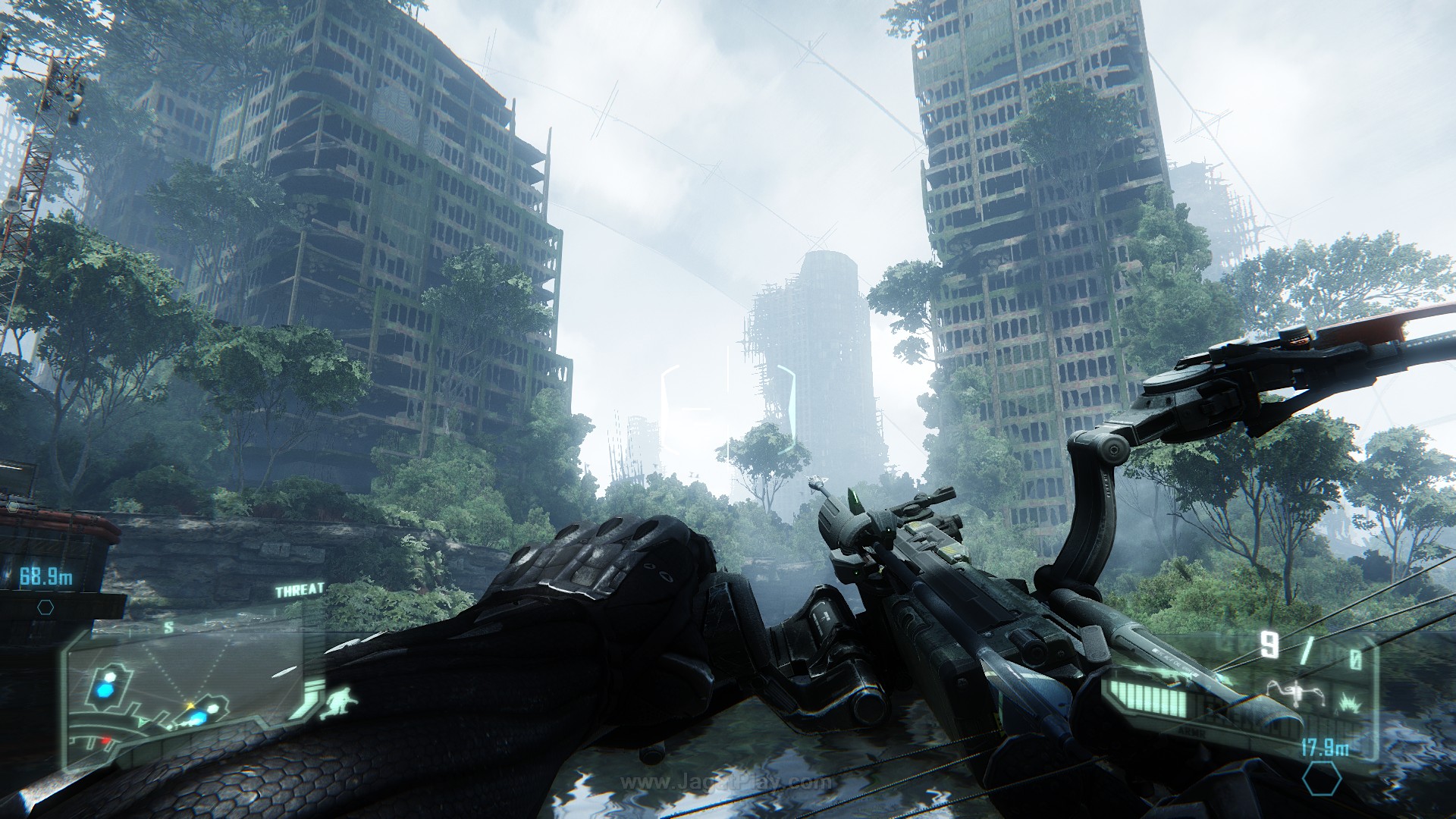The height and width of the screenshot is (819, 1456).
Task: Click the compound bow weapon icon
Action: pyautogui.click(x=1295, y=694)
